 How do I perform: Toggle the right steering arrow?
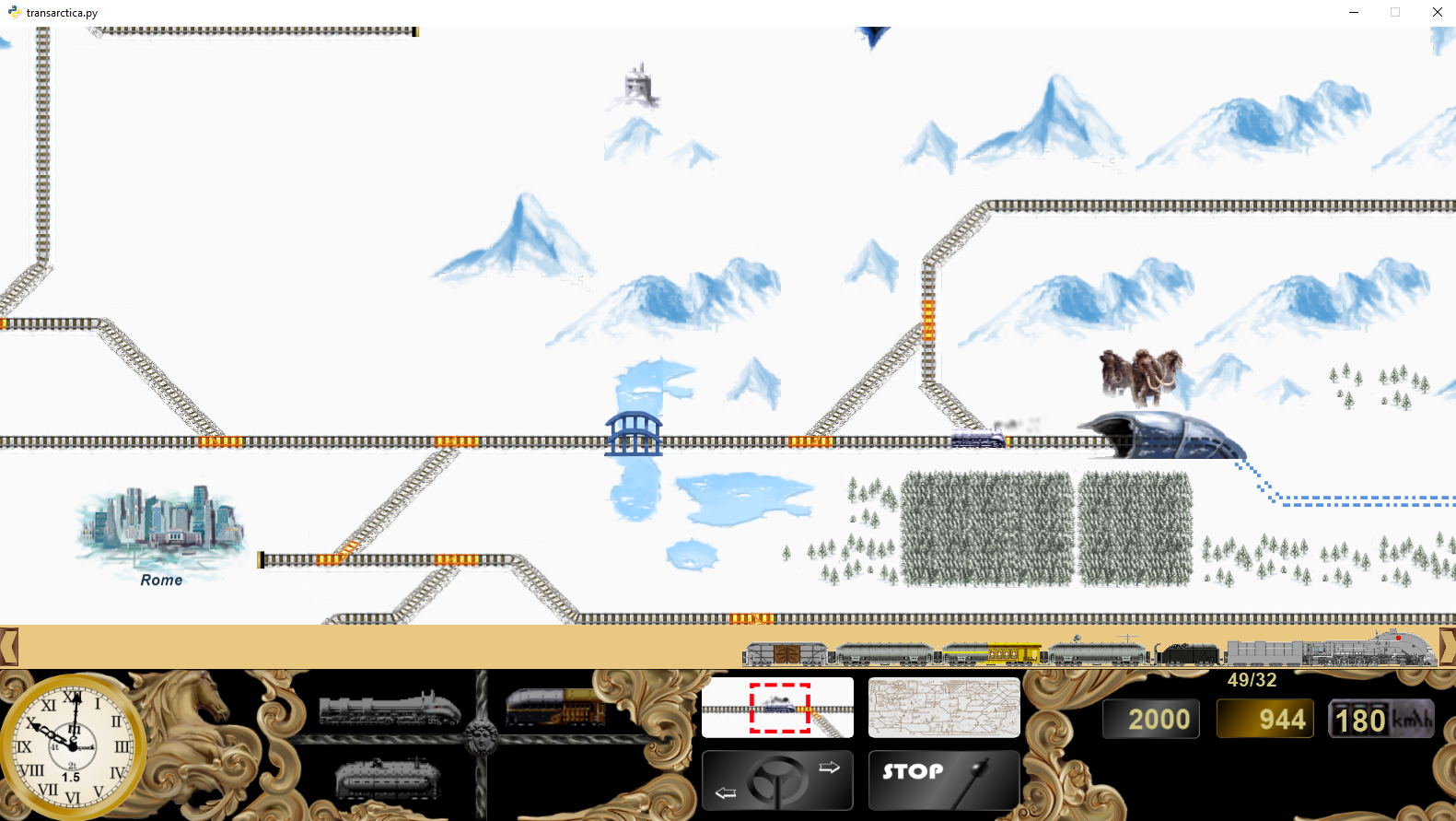828,765
